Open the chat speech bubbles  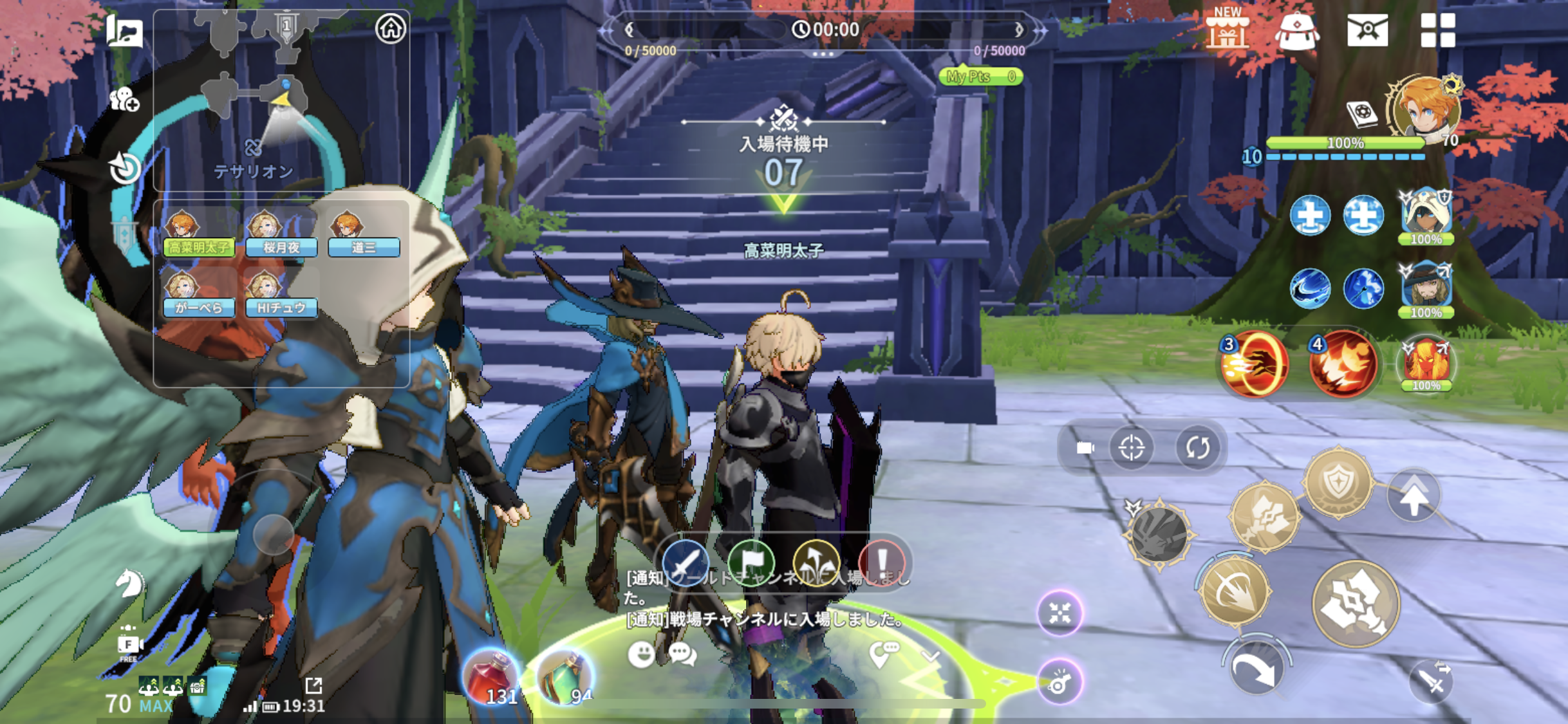tap(682, 654)
